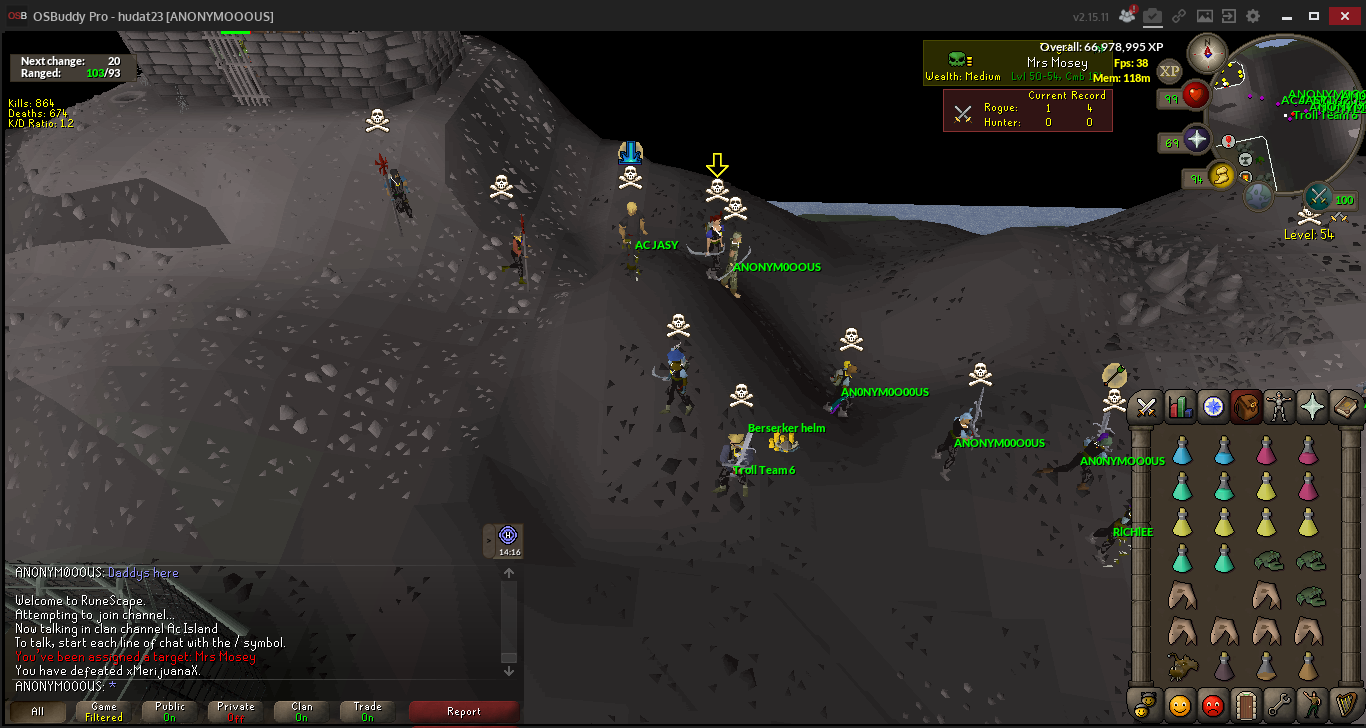Open the Magic spellbook tab
Image resolution: width=1366 pixels, height=728 pixels.
(1345, 406)
